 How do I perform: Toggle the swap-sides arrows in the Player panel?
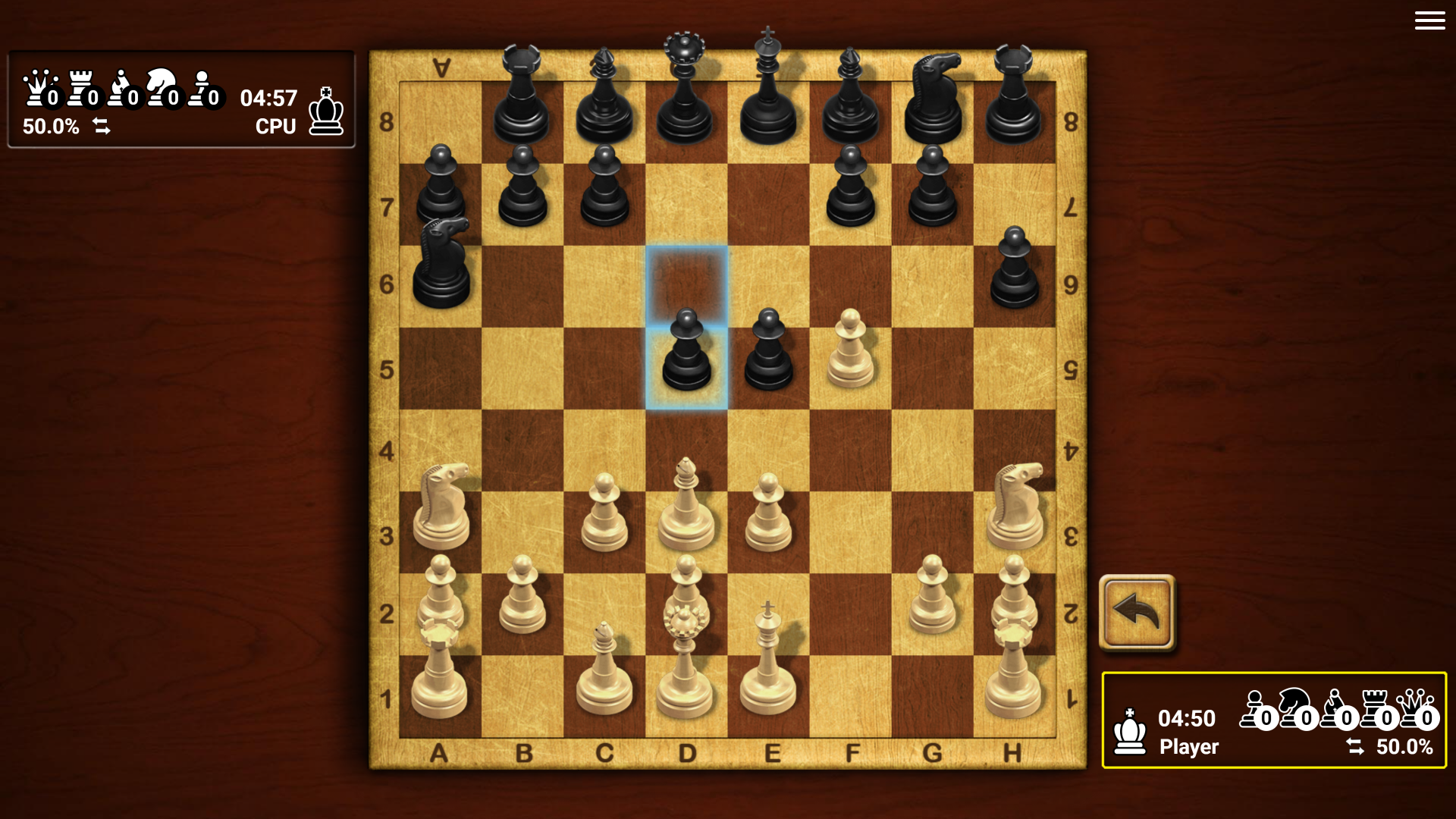point(1357,746)
